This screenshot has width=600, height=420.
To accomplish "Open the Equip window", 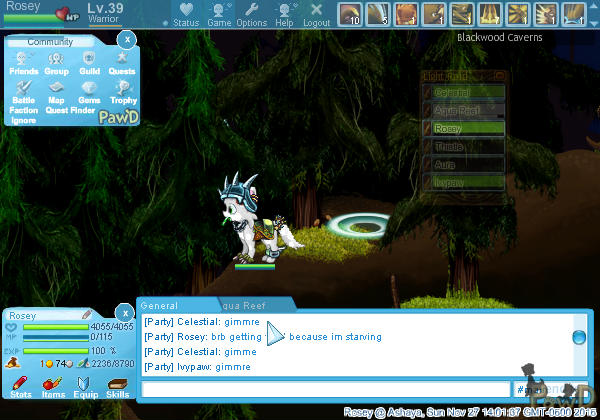I will [x=85, y=388].
